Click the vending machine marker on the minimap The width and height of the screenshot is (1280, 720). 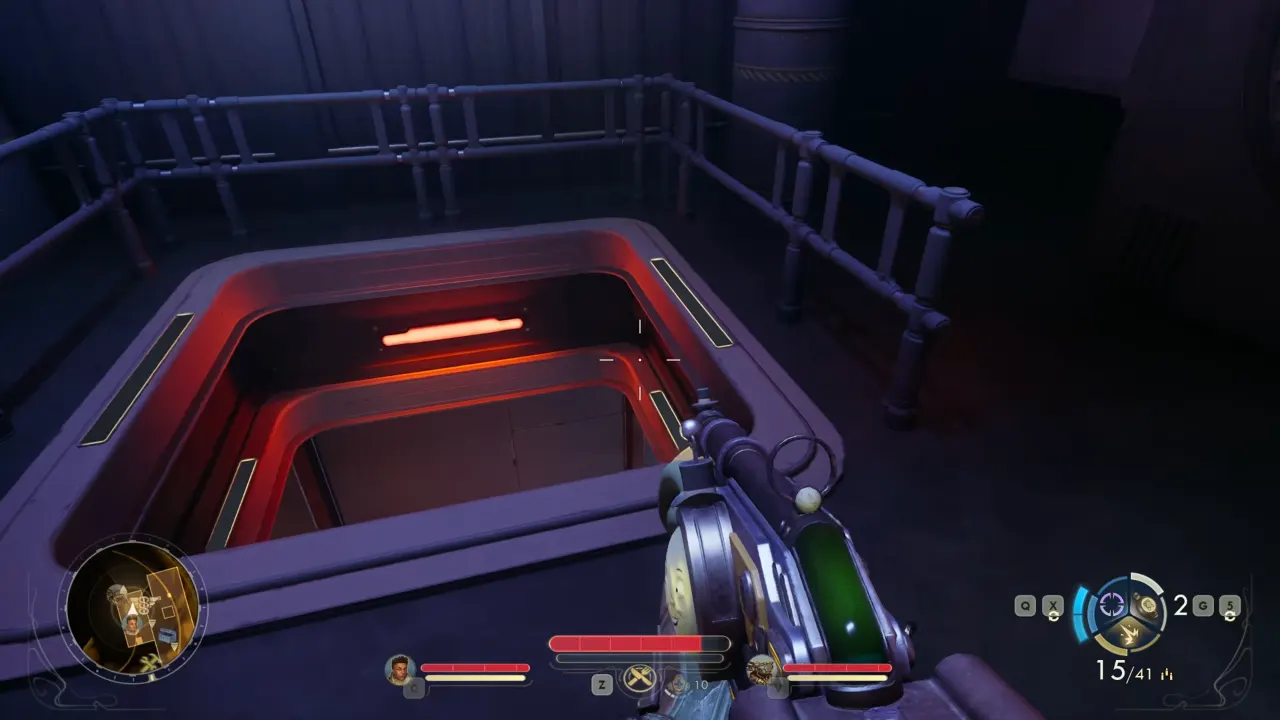coord(165,634)
